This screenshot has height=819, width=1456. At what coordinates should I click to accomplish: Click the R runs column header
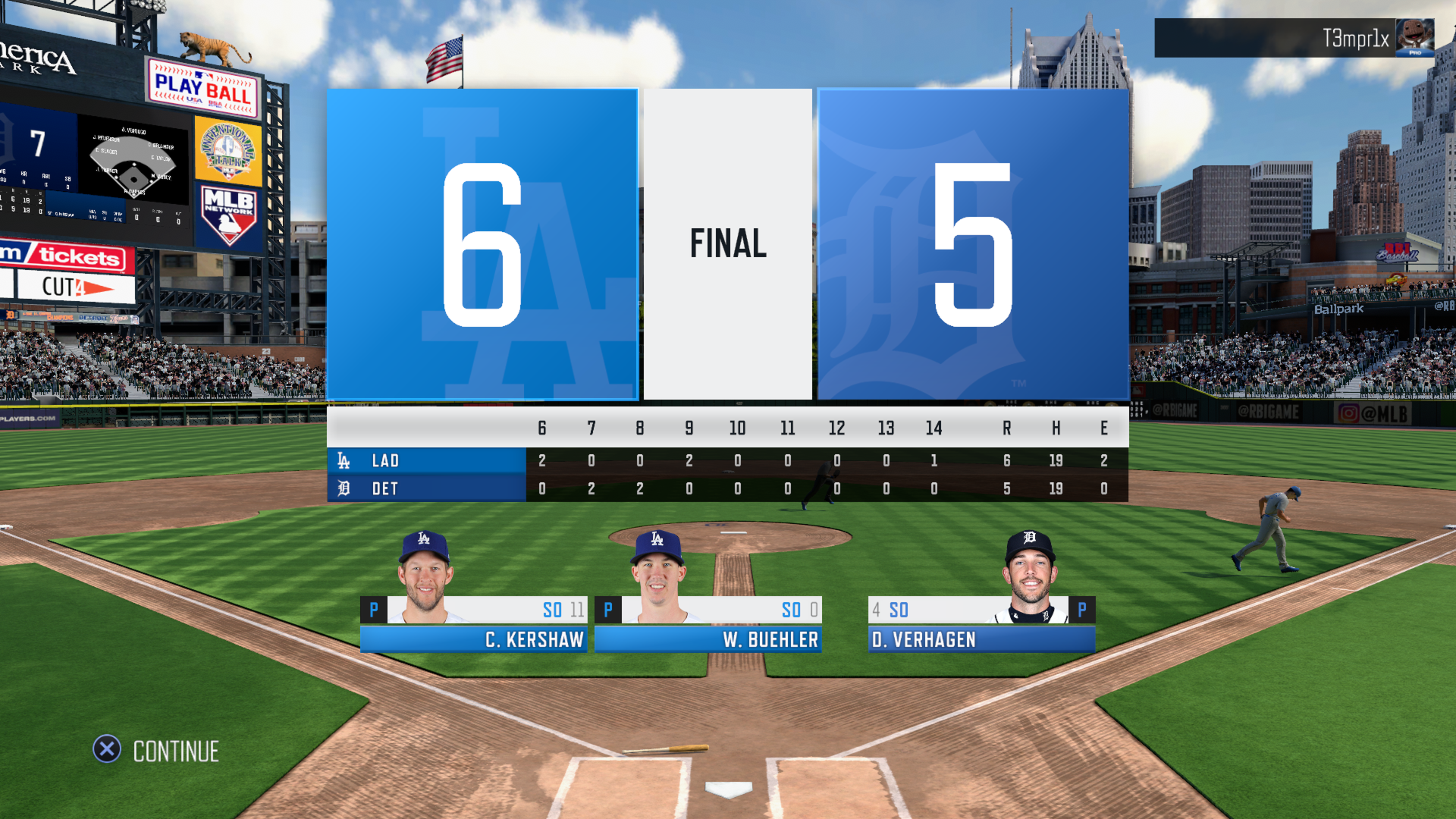(1006, 428)
